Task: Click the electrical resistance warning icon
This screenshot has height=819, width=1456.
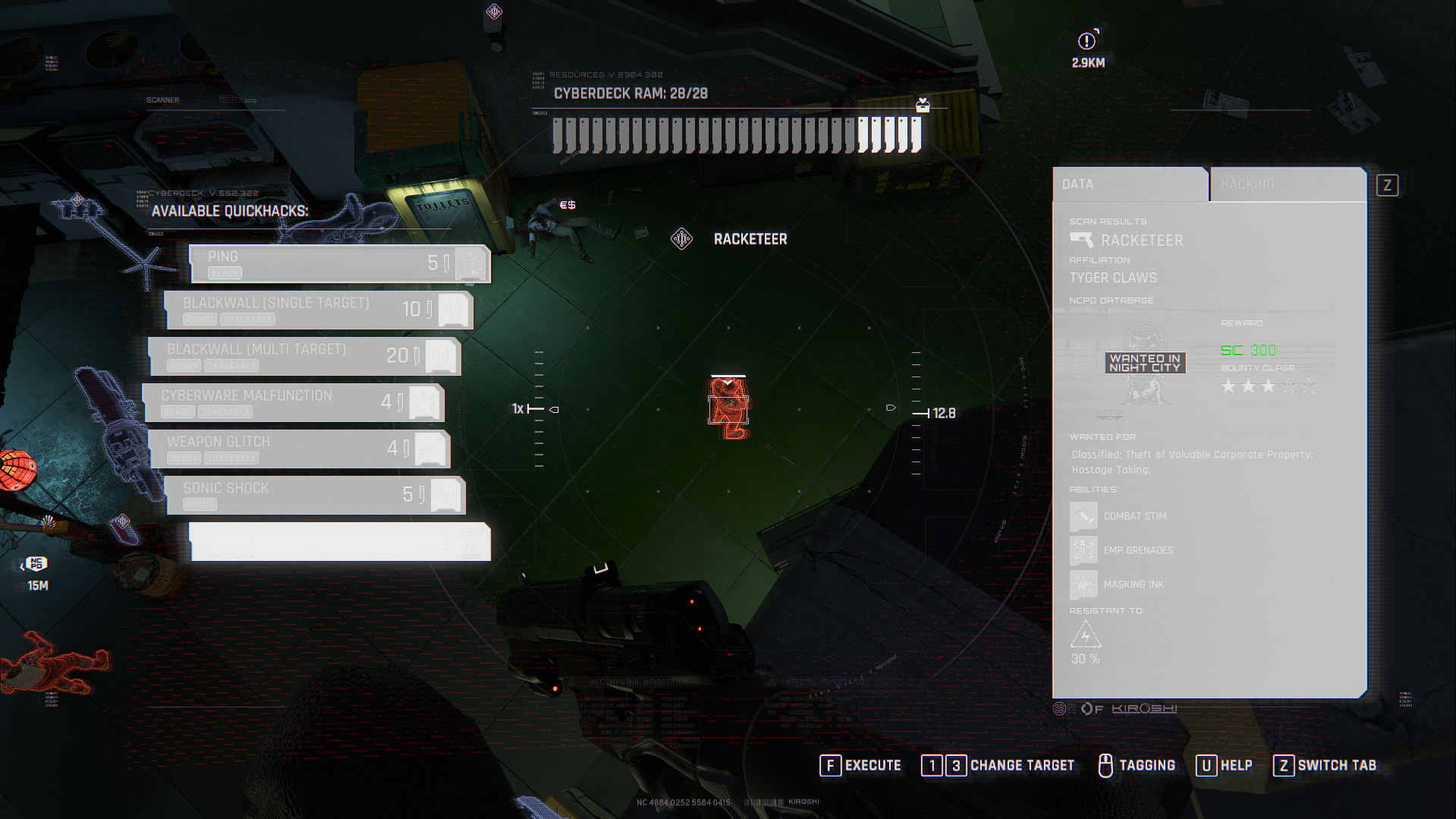Action: tap(1085, 634)
